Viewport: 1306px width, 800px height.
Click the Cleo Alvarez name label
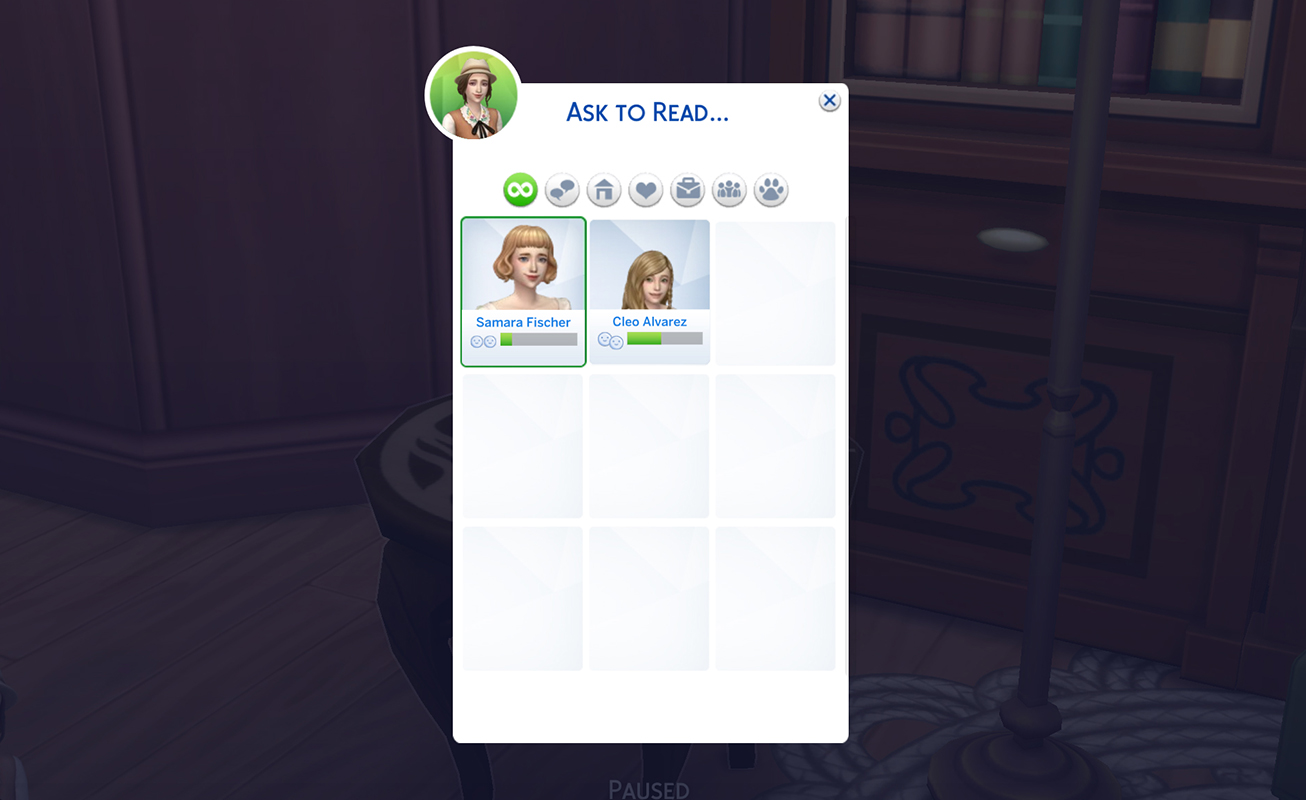(x=649, y=321)
